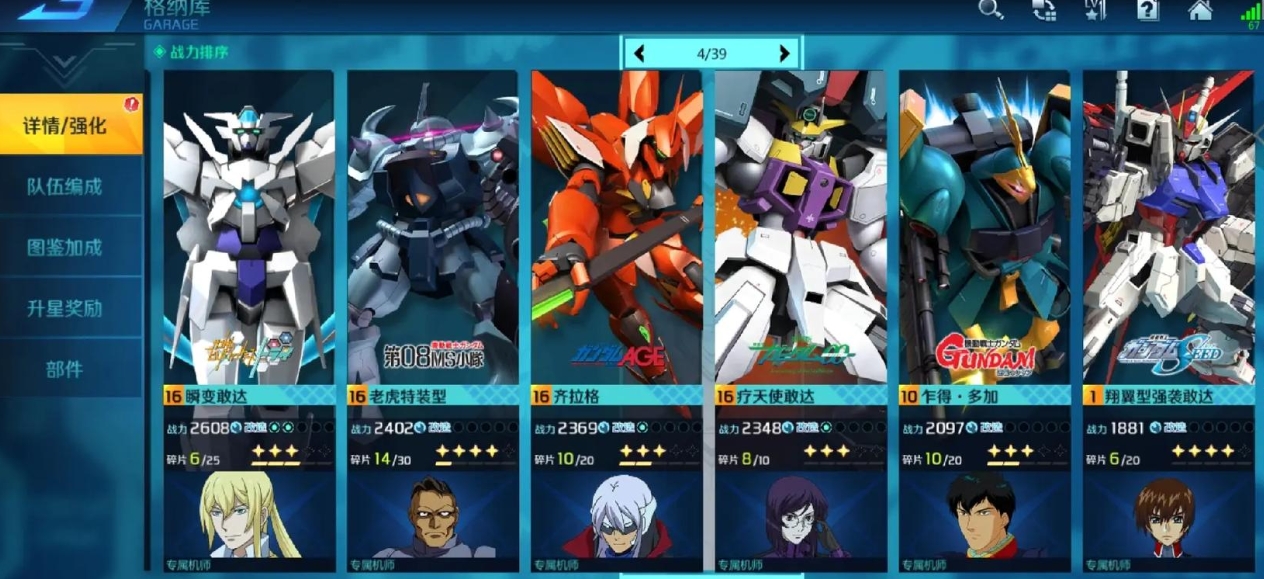Open the 图鉴加成 codex bonus tab
The image size is (1264, 579).
[x=66, y=248]
